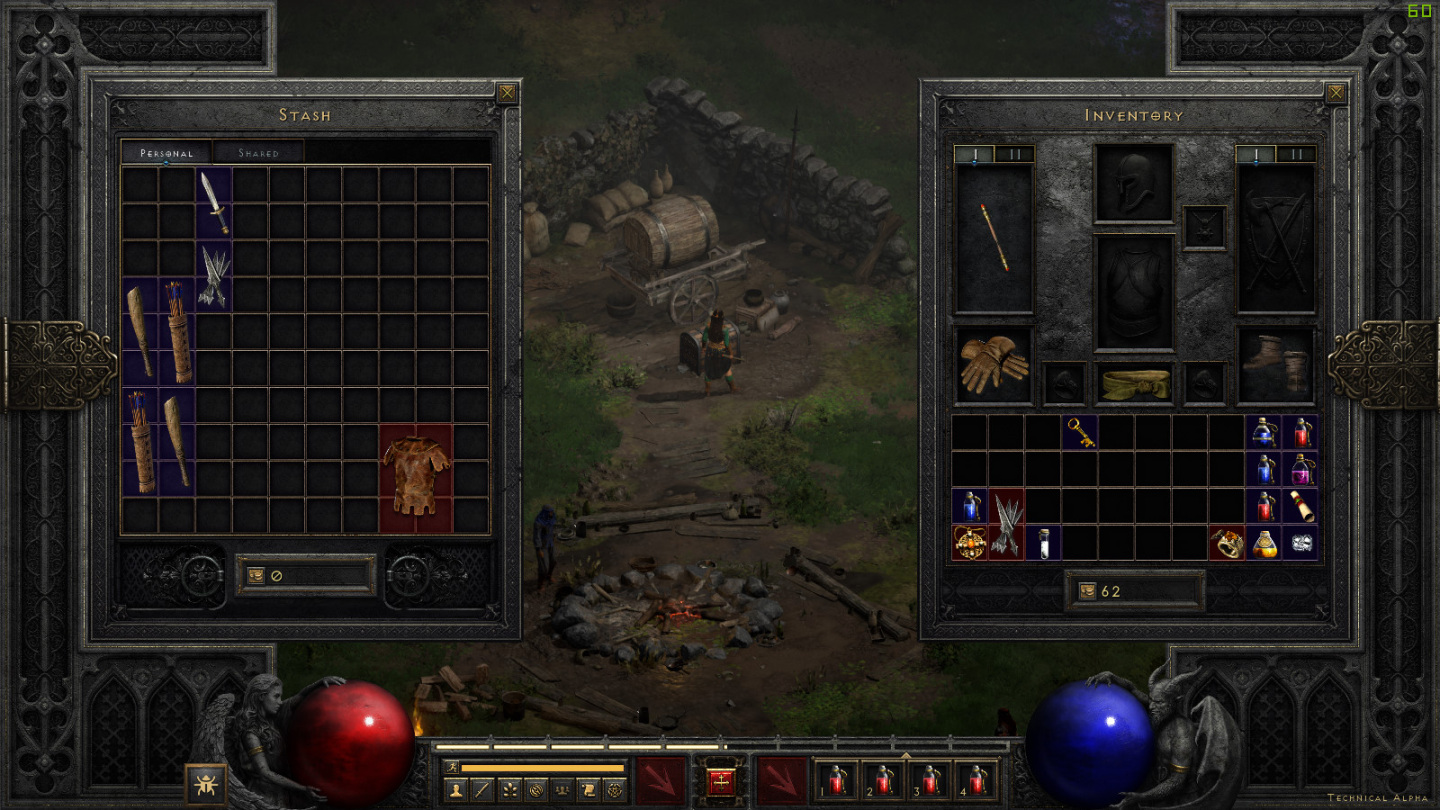Viewport: 1440px width, 810px height.
Task: Pick up the dagger in the stash
Action: [214, 202]
